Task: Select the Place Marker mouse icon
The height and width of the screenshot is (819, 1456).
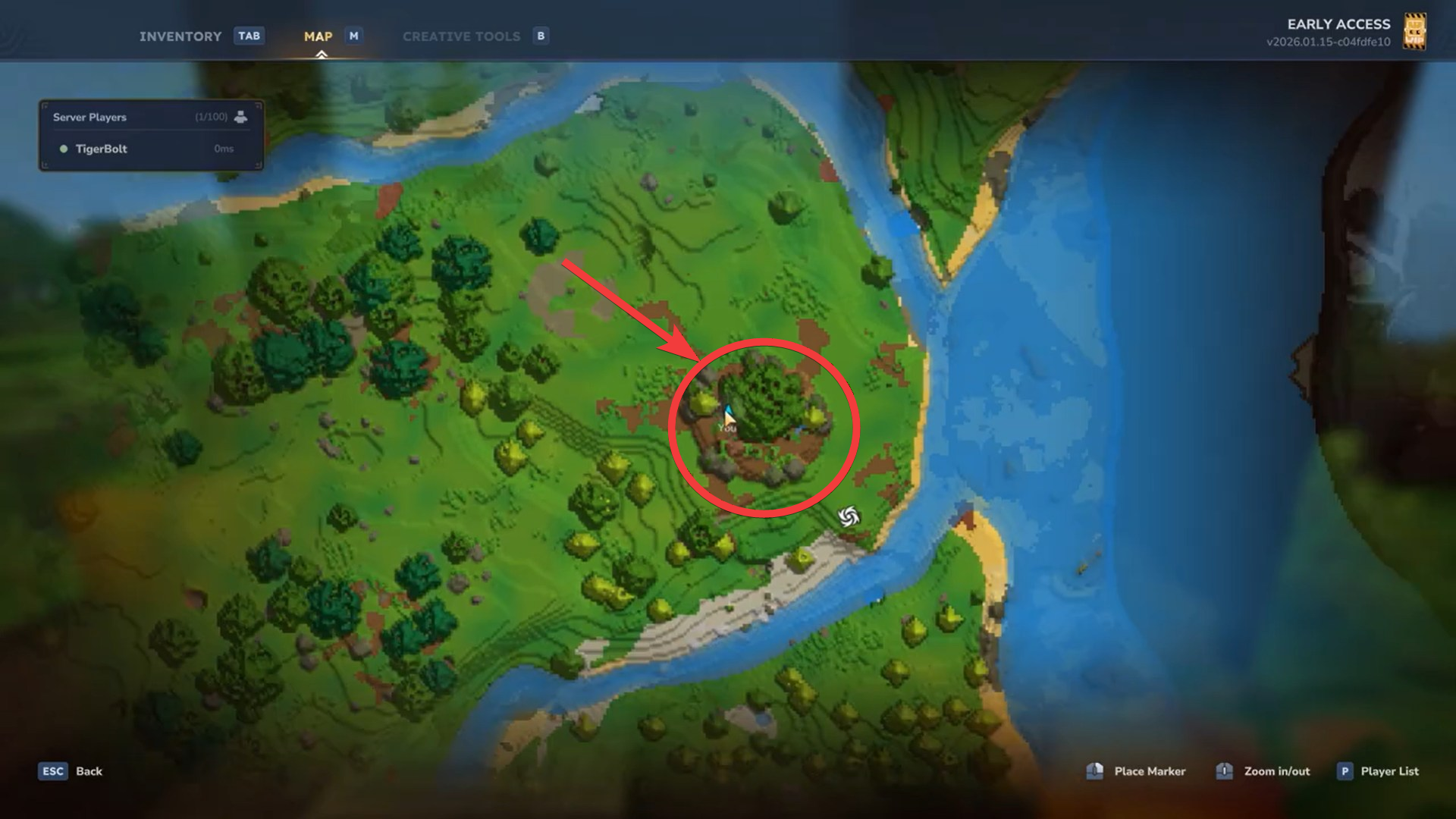Action: [1094, 771]
